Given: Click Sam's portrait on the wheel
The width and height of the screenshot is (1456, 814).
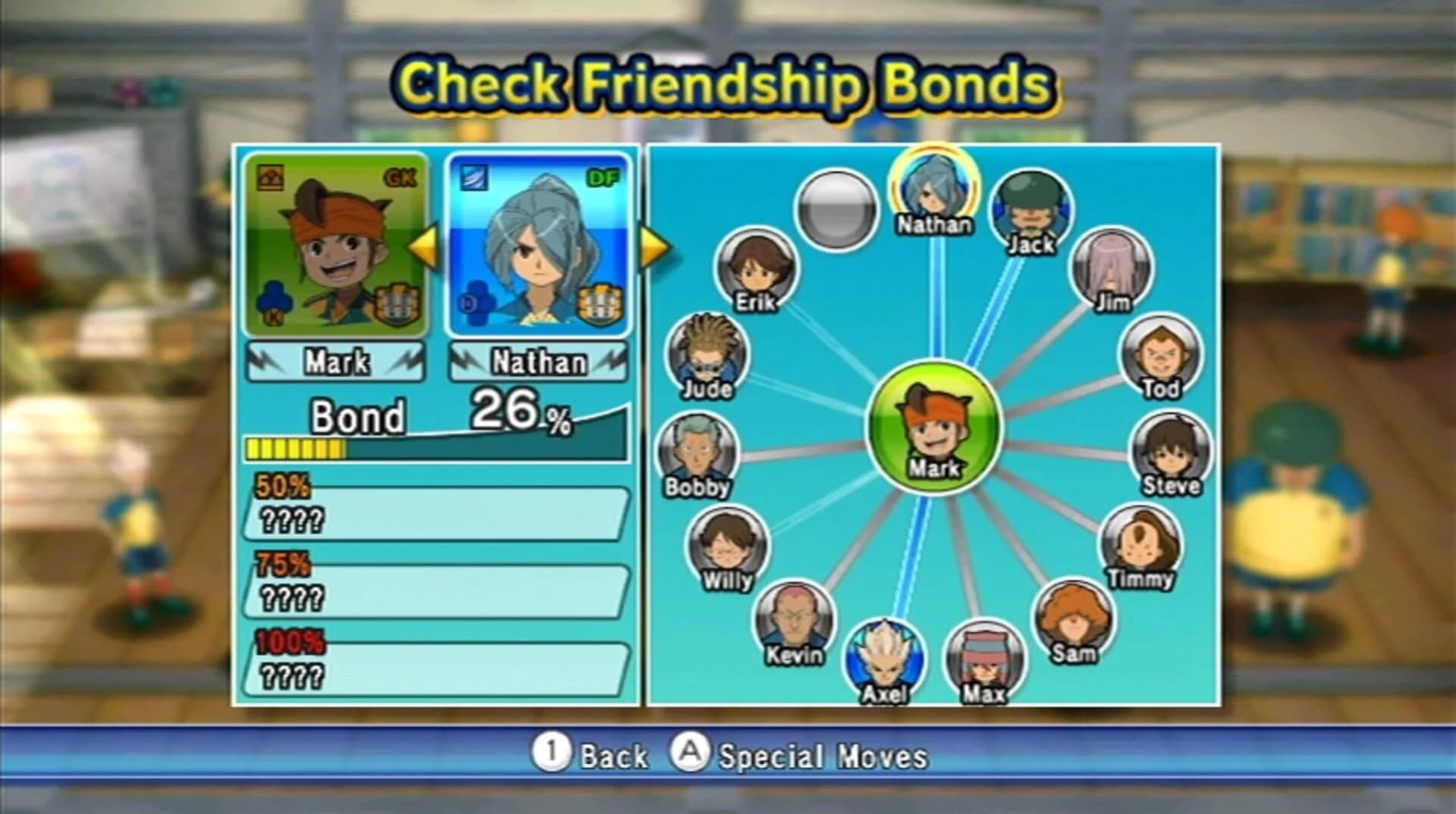Looking at the screenshot, I should click(x=1074, y=621).
